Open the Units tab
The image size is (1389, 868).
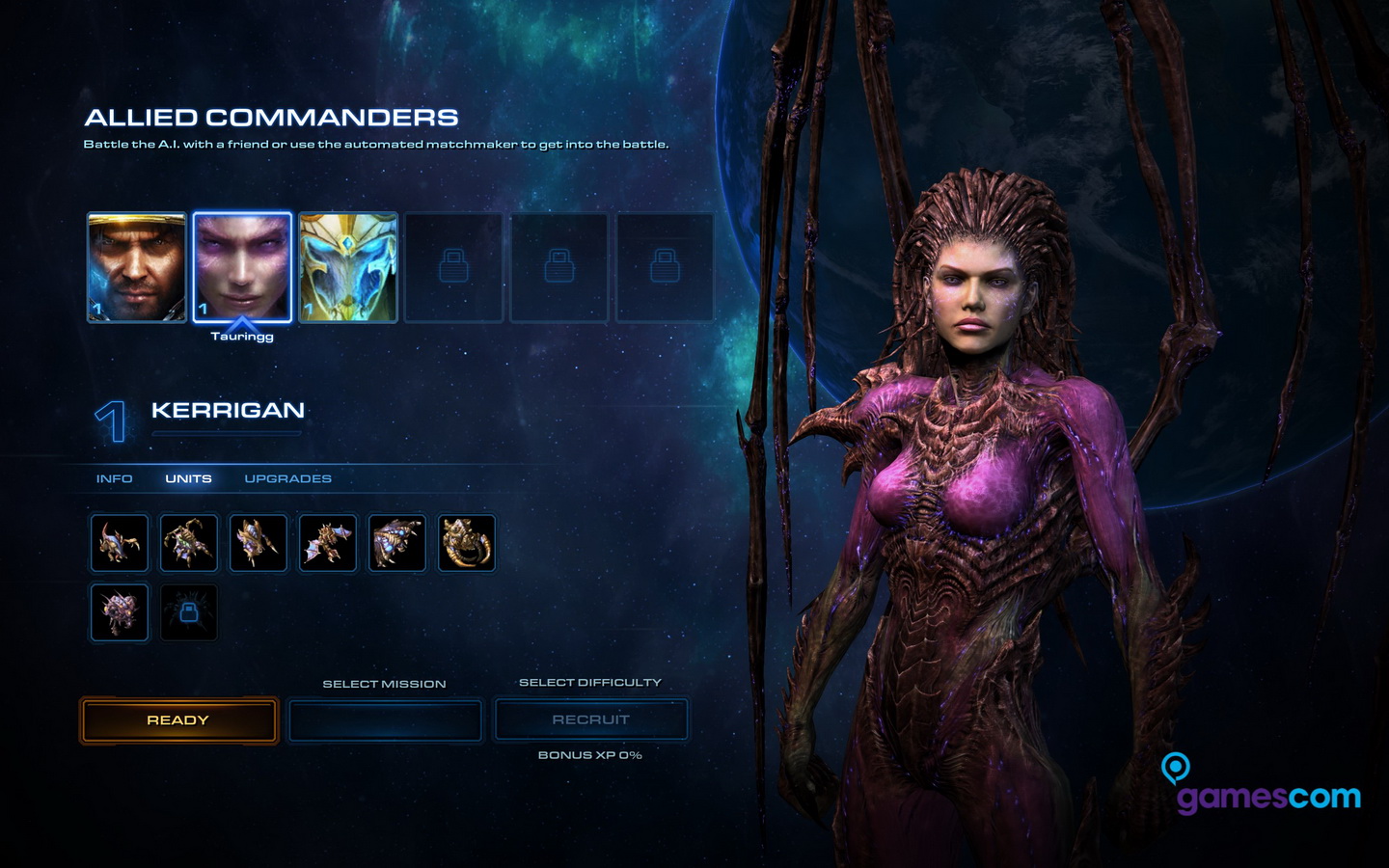point(188,478)
